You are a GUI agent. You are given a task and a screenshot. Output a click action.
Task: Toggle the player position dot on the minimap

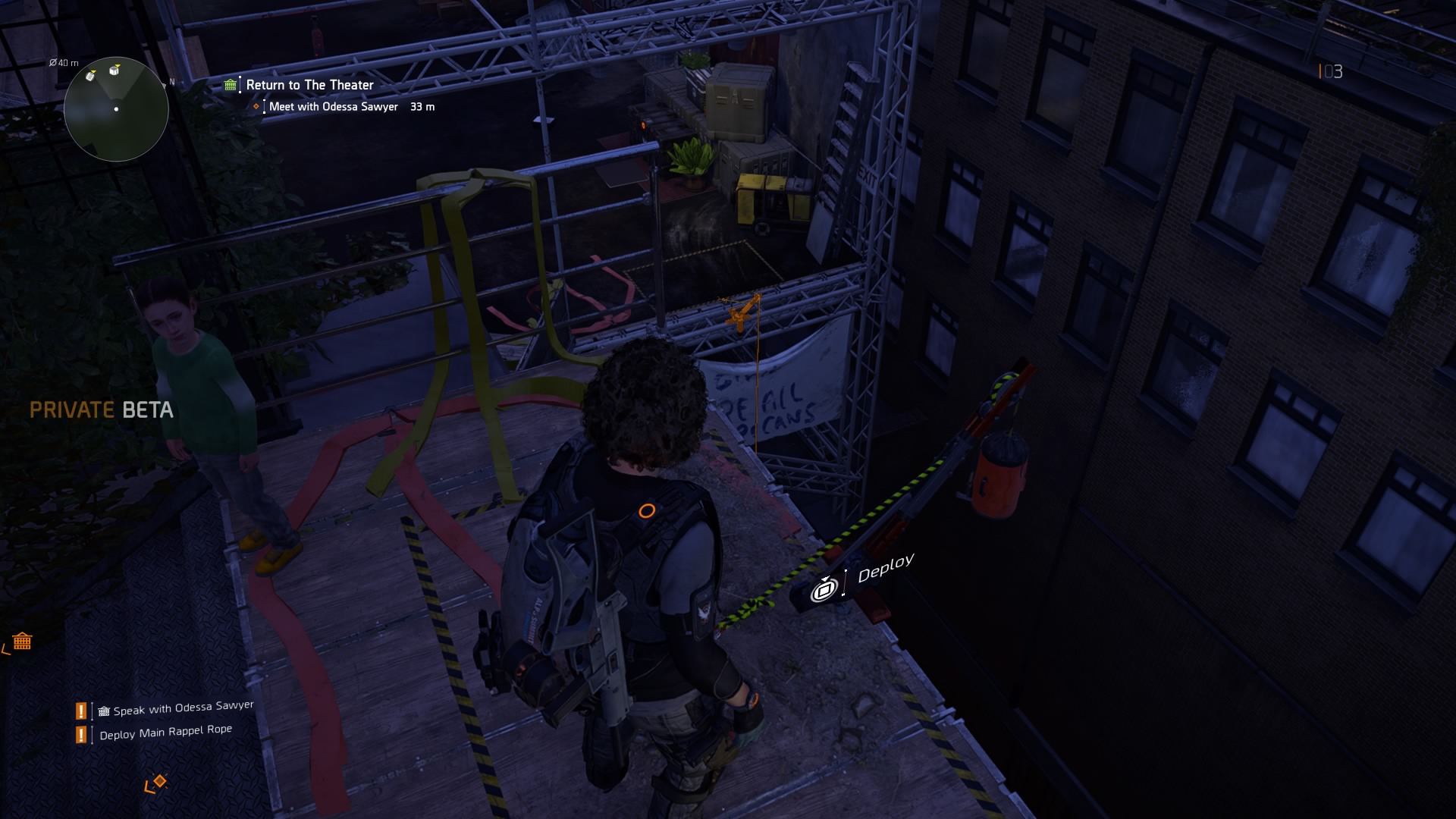115,109
